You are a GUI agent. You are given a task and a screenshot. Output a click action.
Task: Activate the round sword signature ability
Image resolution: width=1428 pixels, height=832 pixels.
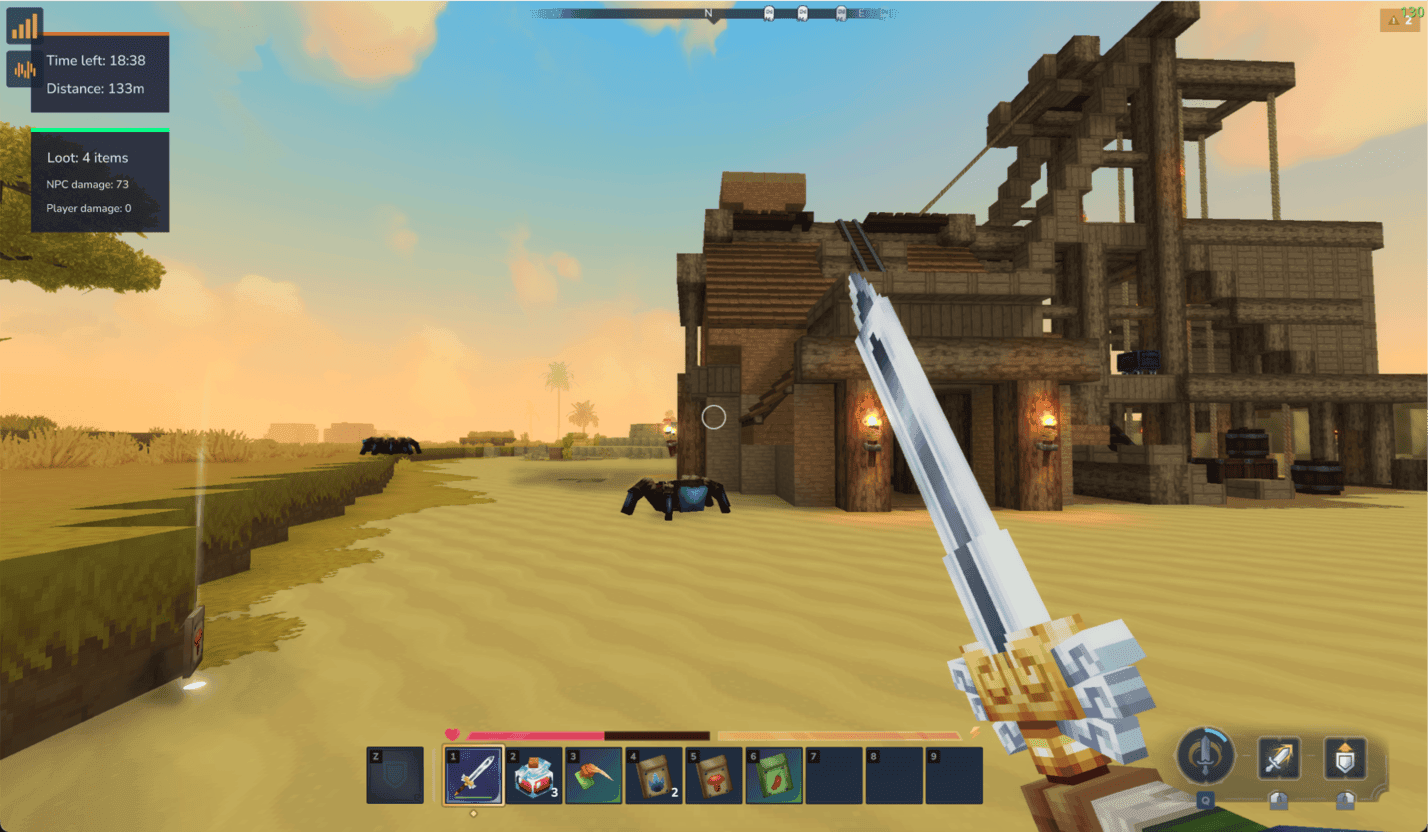coord(1207,757)
